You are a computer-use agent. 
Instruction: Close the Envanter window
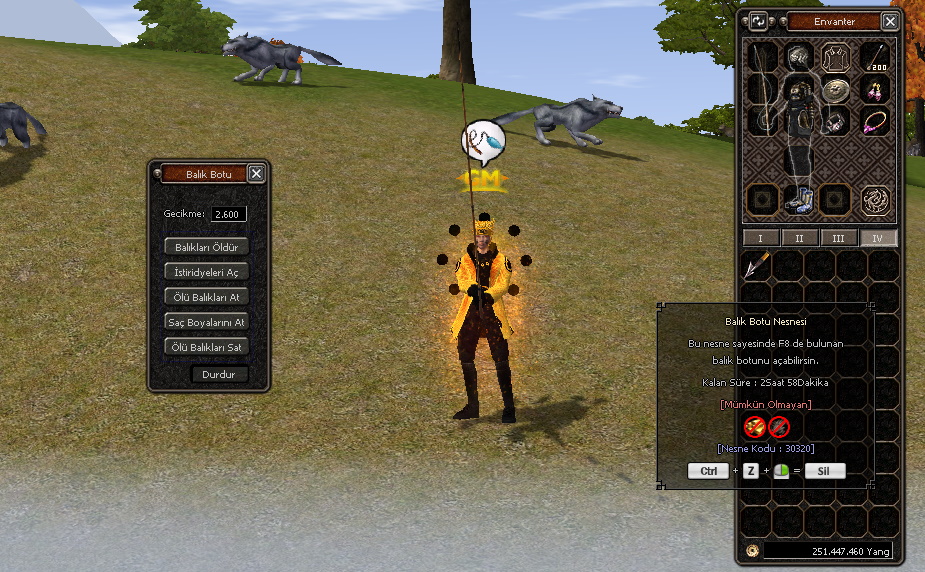click(890, 21)
